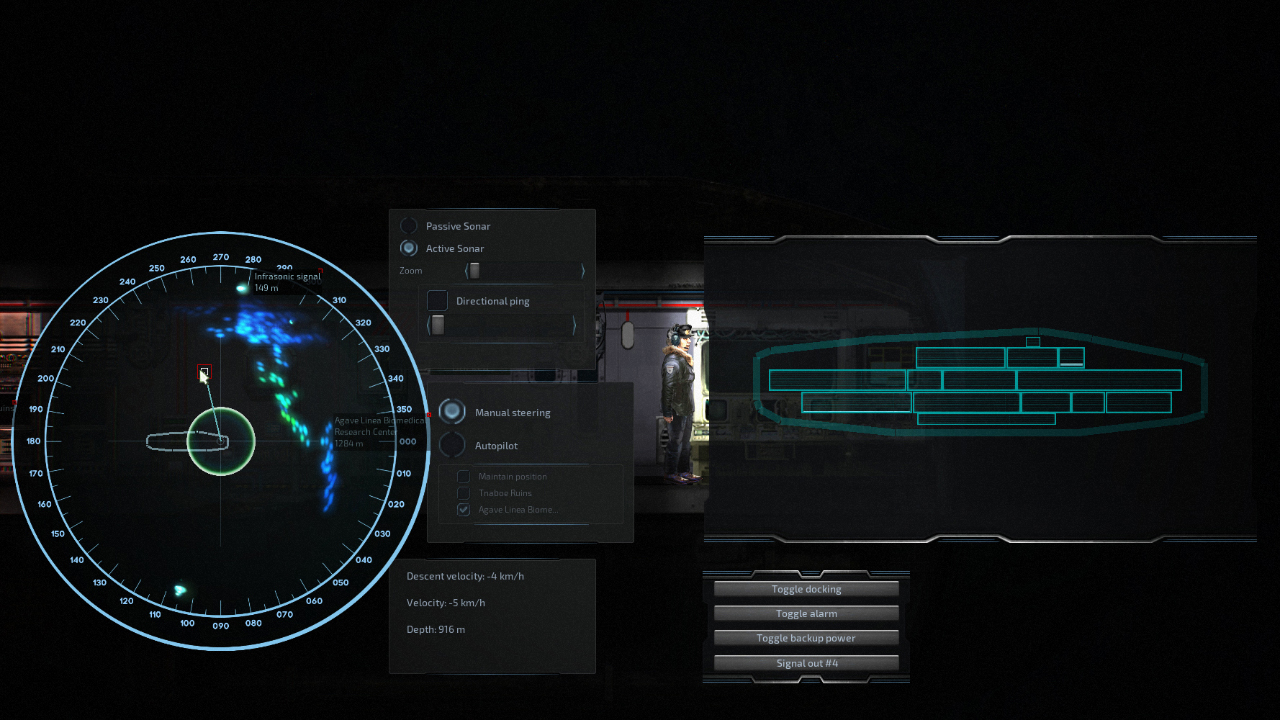Click the Infrasonic signal blip on the sonar

[x=241, y=288]
